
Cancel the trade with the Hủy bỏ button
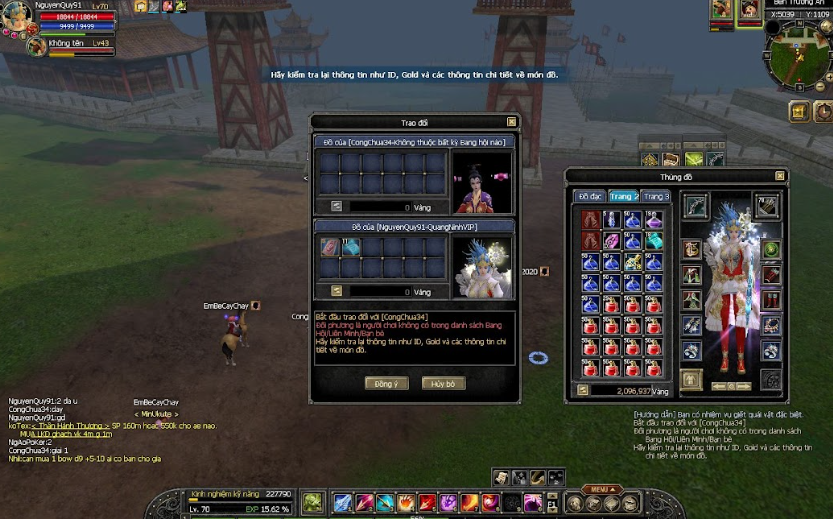point(443,383)
